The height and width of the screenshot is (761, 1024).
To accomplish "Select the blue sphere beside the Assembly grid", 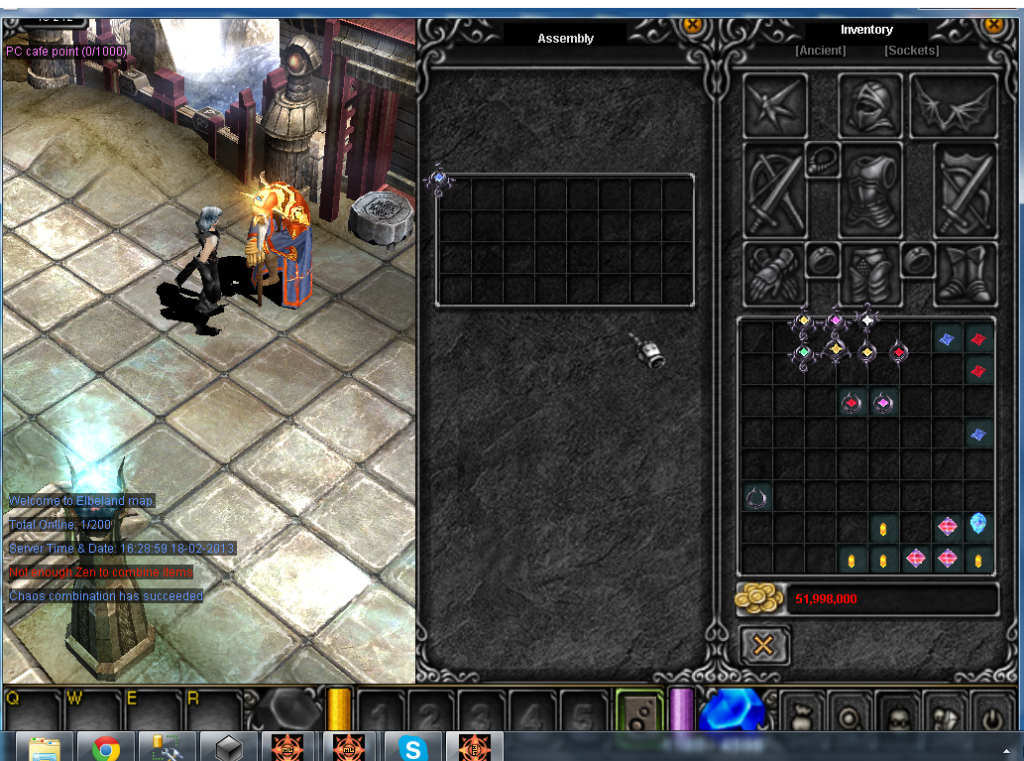I will 438,179.
